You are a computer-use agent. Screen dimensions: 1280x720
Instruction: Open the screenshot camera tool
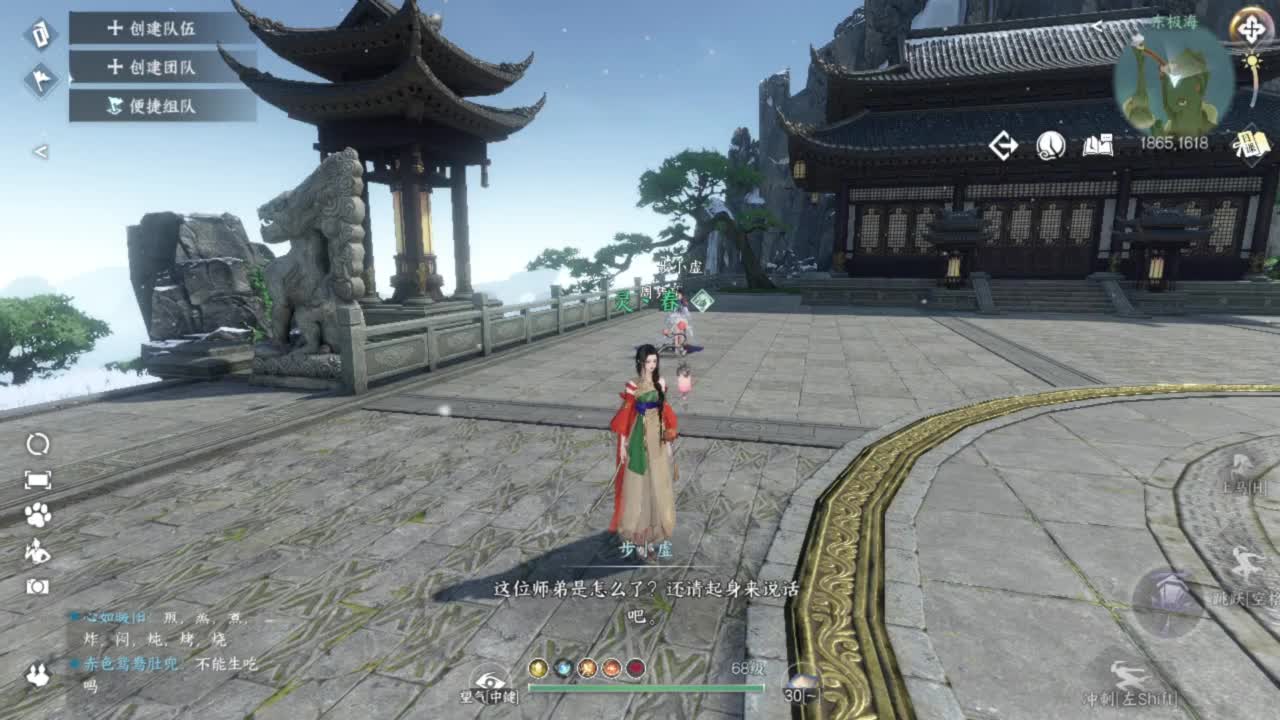[x=36, y=585]
